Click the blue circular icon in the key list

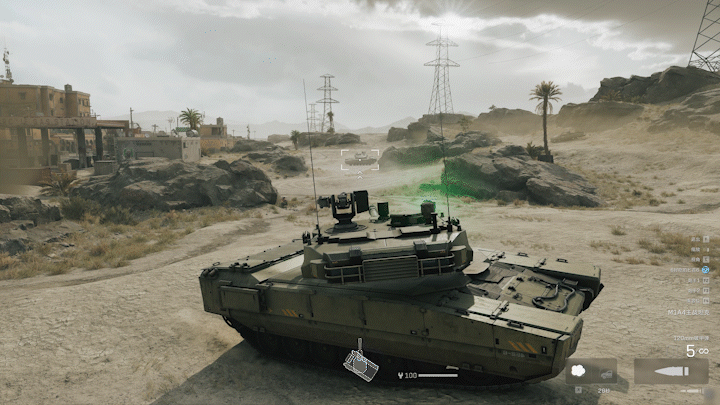(705, 269)
